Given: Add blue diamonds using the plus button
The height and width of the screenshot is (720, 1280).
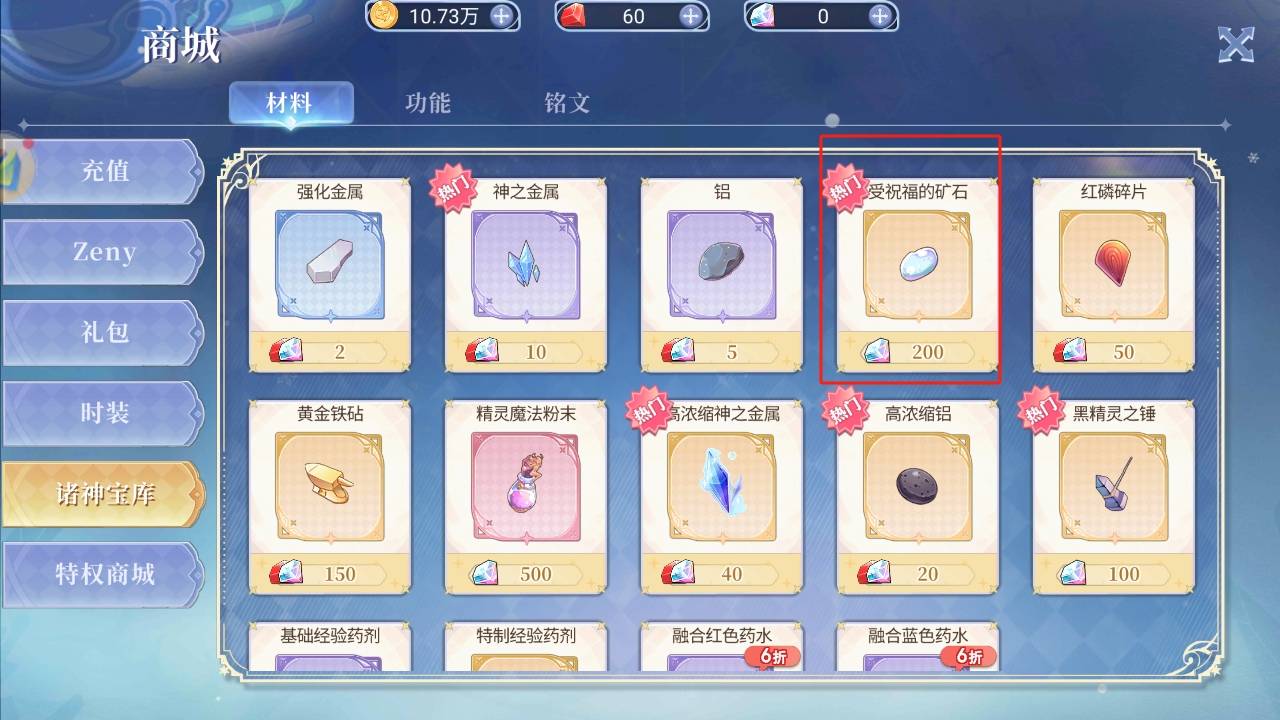Looking at the screenshot, I should click(x=880, y=16).
